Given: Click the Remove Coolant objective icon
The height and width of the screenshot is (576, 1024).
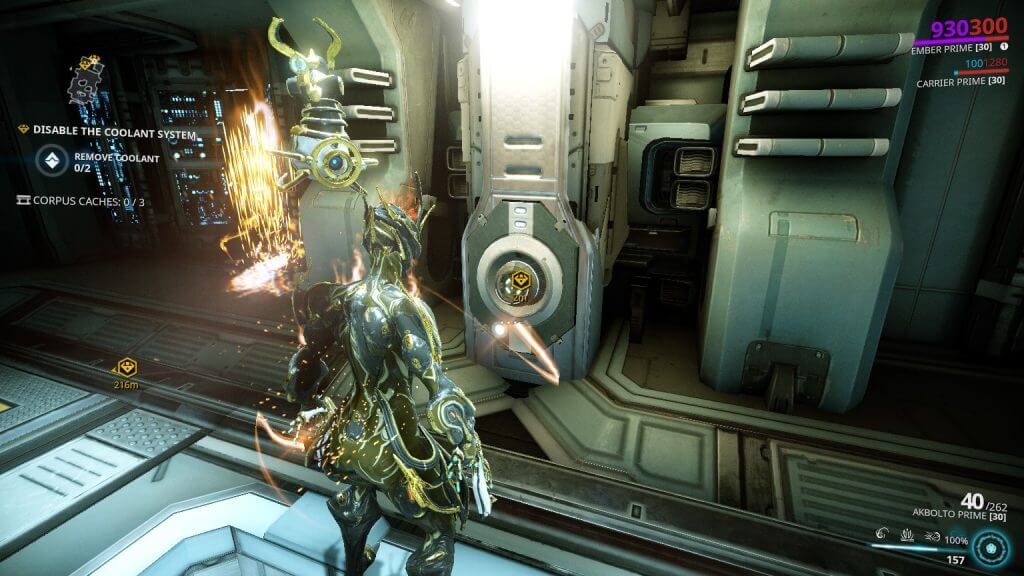Looking at the screenshot, I should tap(50, 161).
